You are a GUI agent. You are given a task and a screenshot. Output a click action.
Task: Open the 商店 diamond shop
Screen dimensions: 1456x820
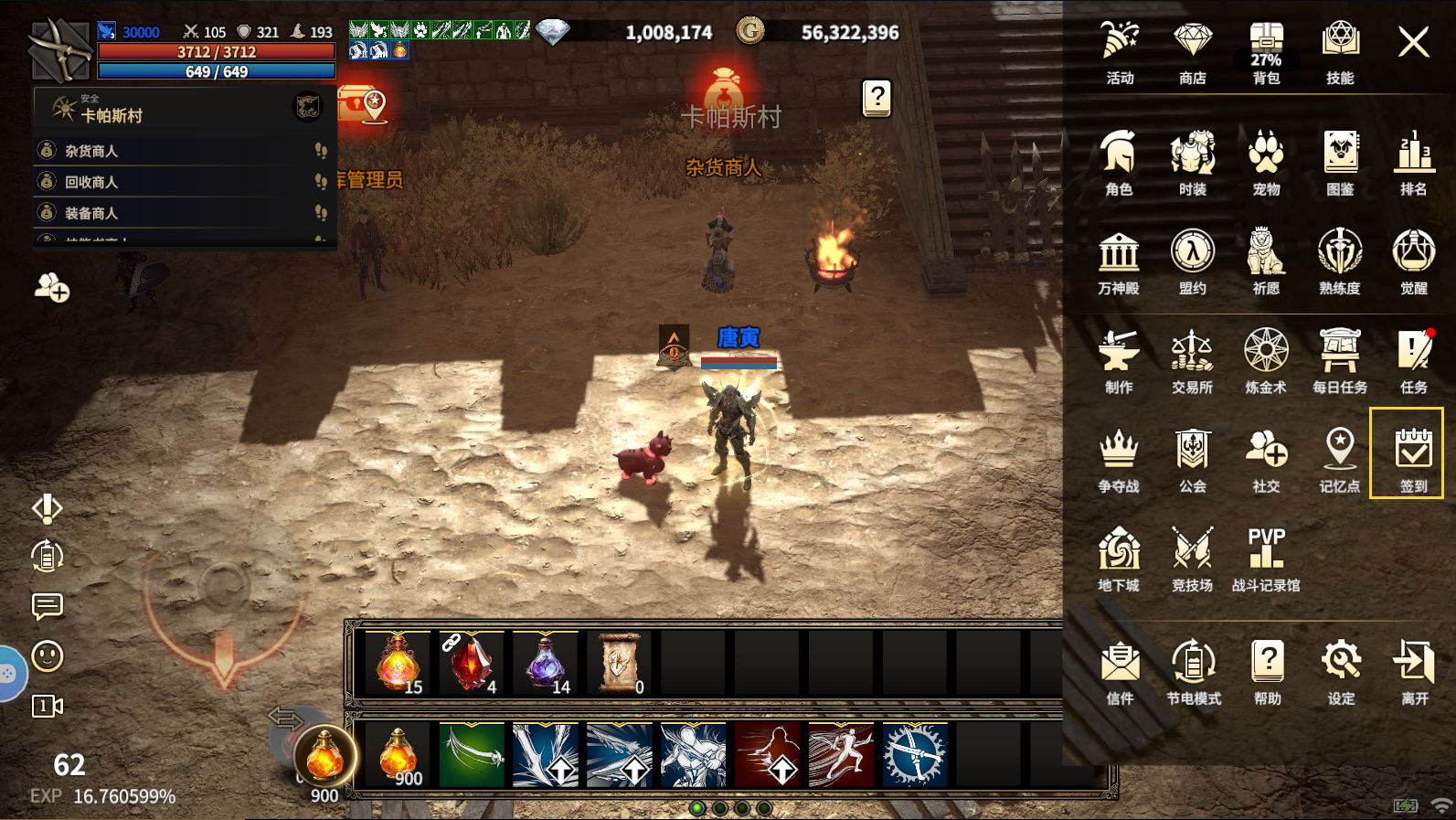[x=1193, y=51]
